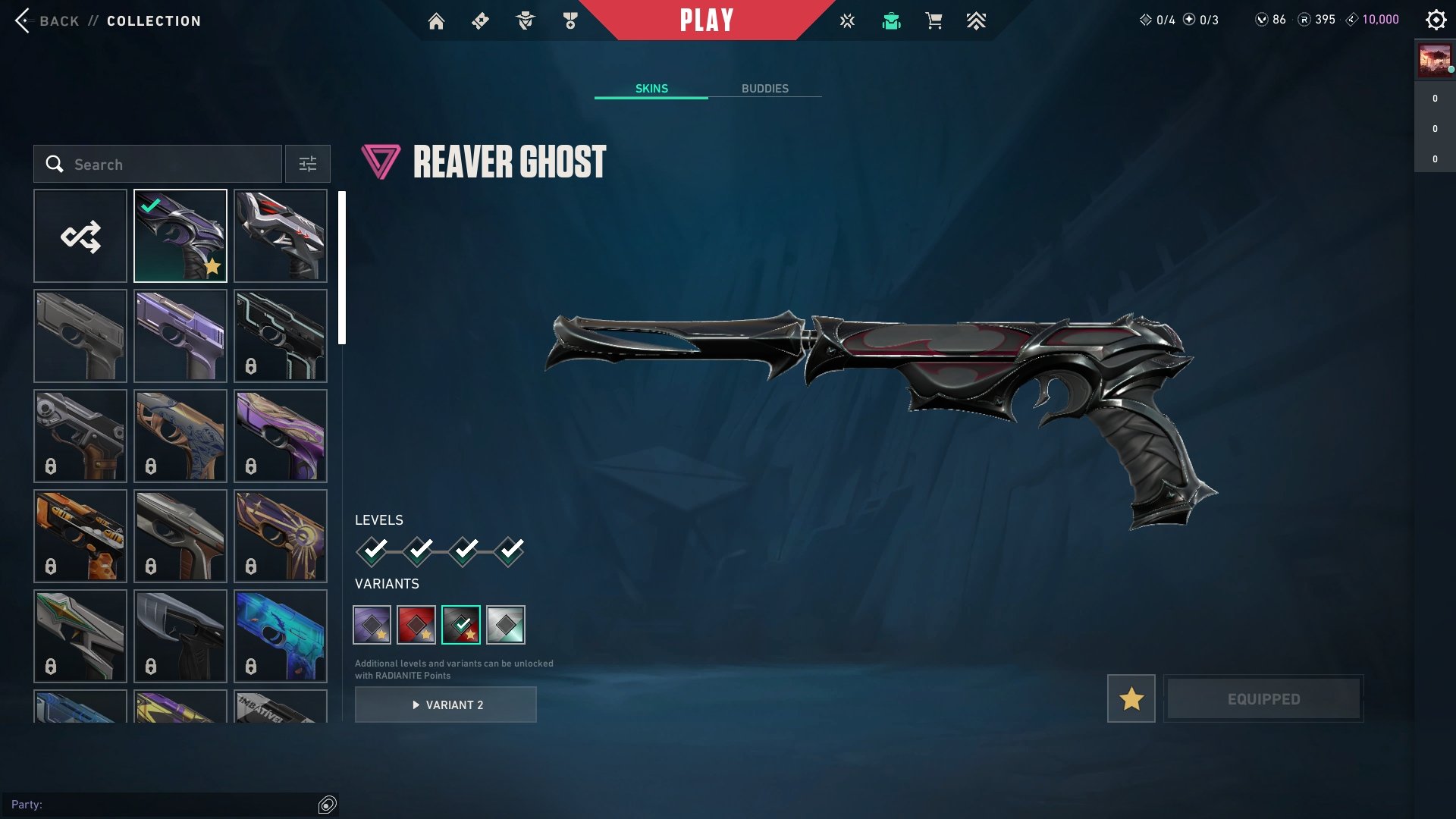This screenshot has width=1456, height=819.
Task: Select the blue holographic Ghost skin tile
Action: [281, 635]
